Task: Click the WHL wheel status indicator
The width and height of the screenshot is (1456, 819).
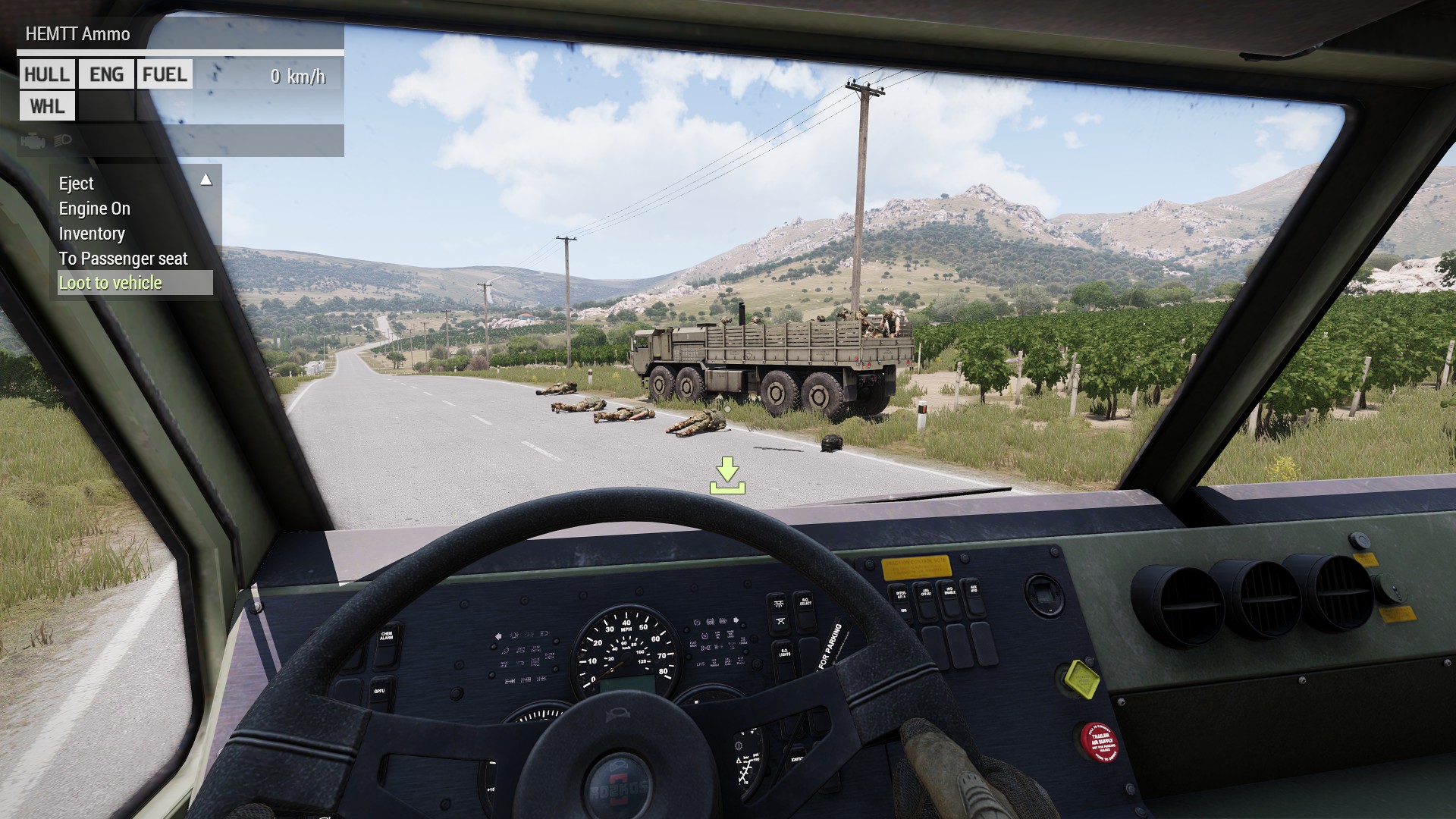Action: (46, 106)
